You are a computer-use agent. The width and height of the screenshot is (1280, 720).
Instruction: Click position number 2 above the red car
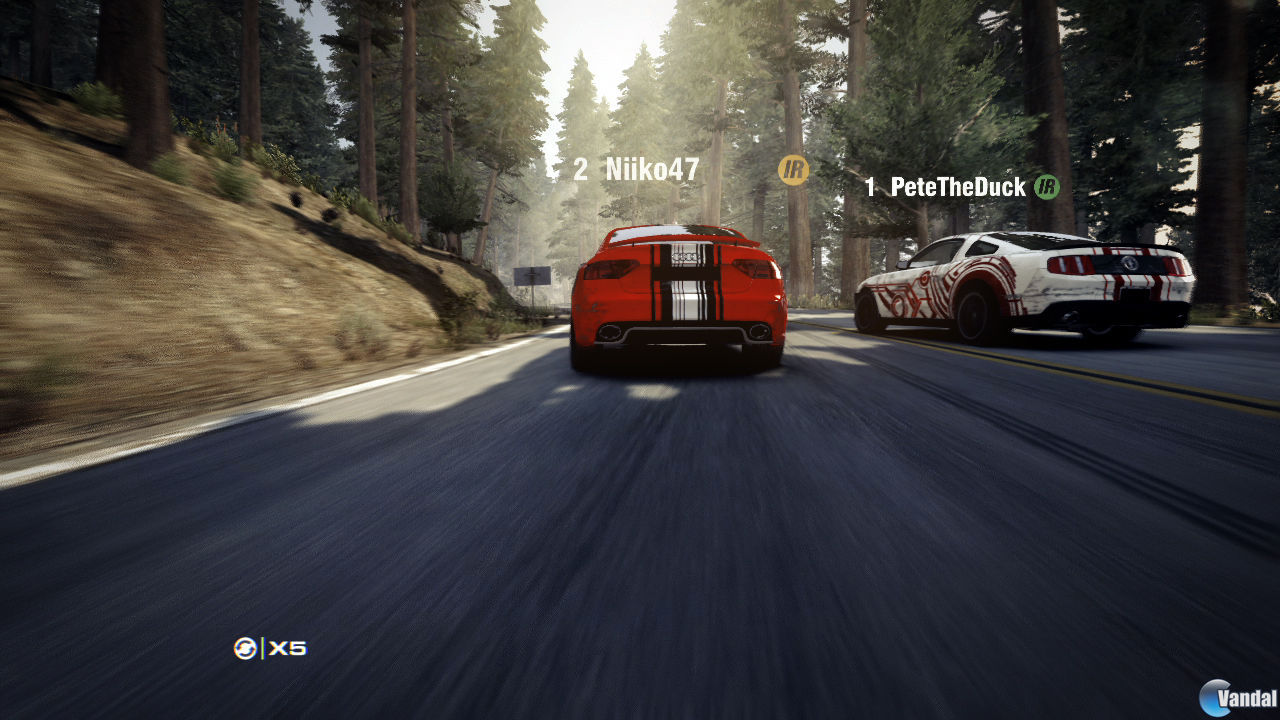click(x=581, y=169)
